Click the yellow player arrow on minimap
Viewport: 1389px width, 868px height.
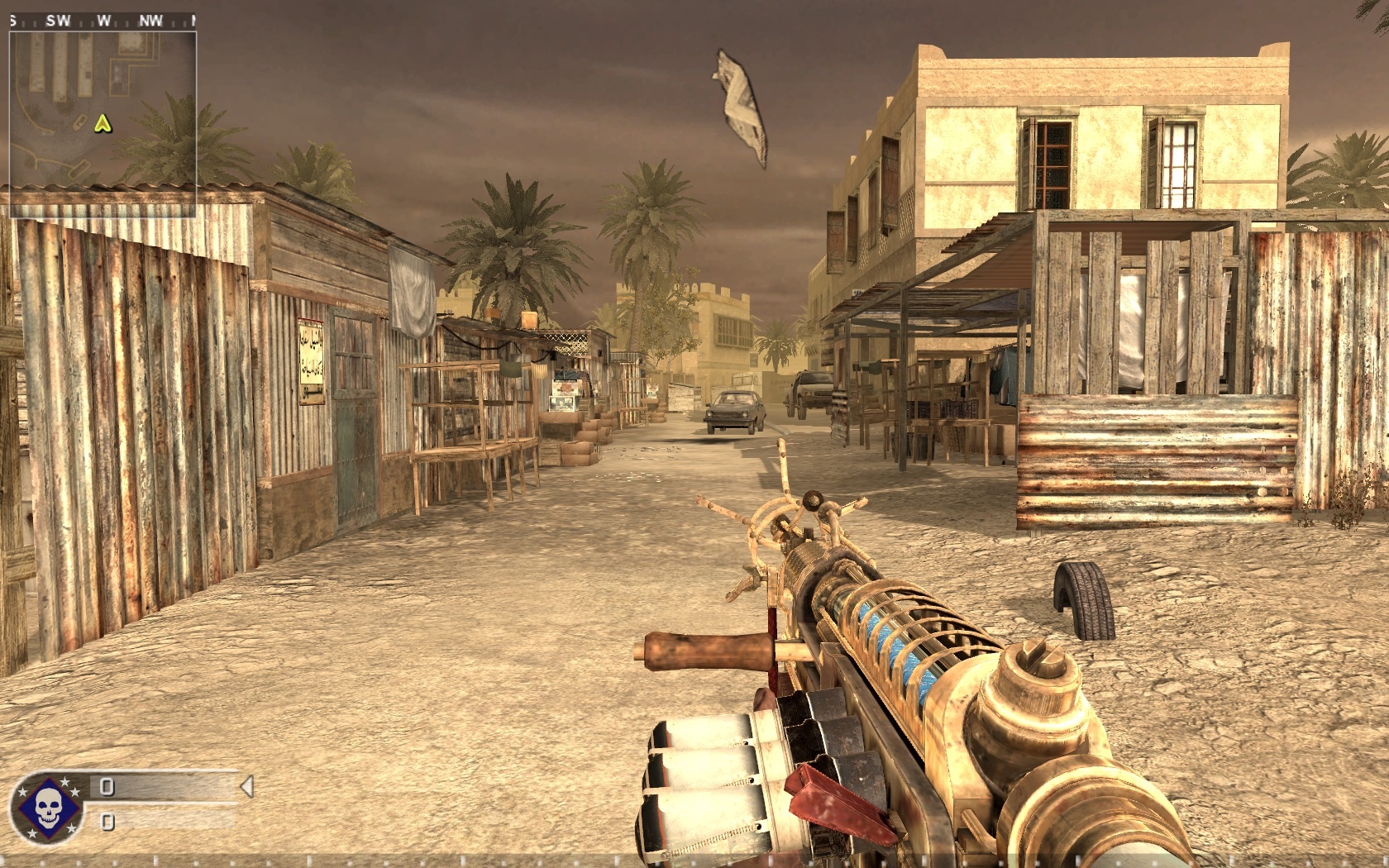(x=103, y=124)
